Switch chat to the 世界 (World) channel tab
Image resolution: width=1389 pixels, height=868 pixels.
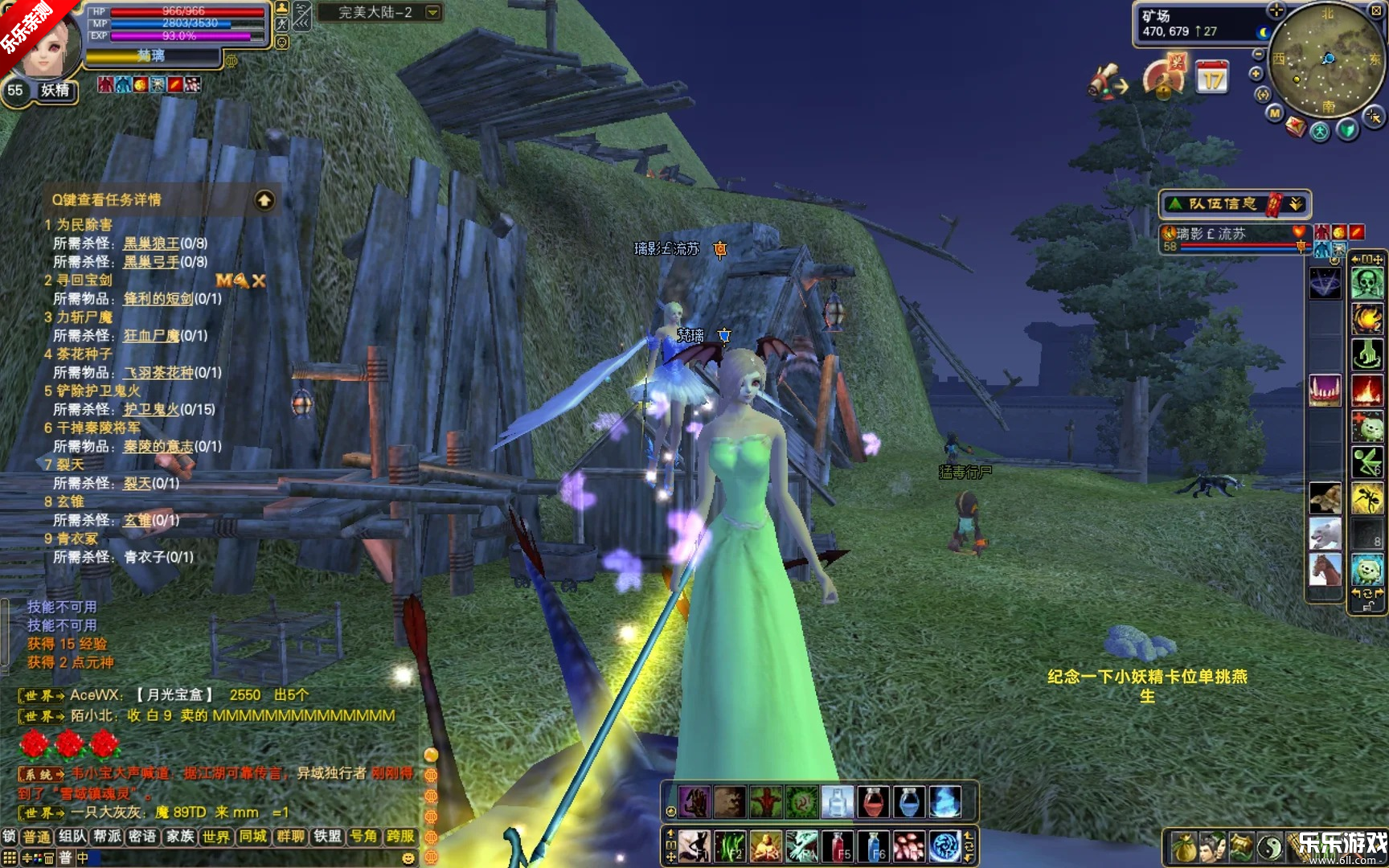click(216, 837)
